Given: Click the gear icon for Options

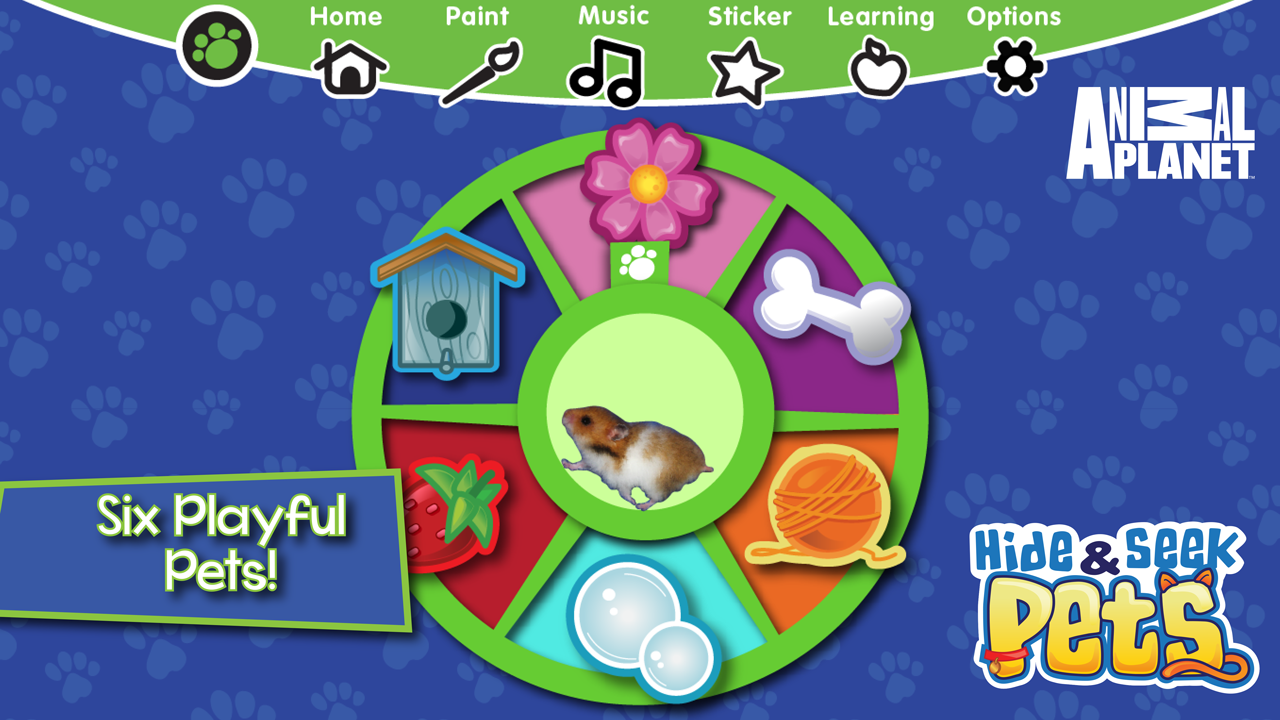Looking at the screenshot, I should click(1013, 67).
